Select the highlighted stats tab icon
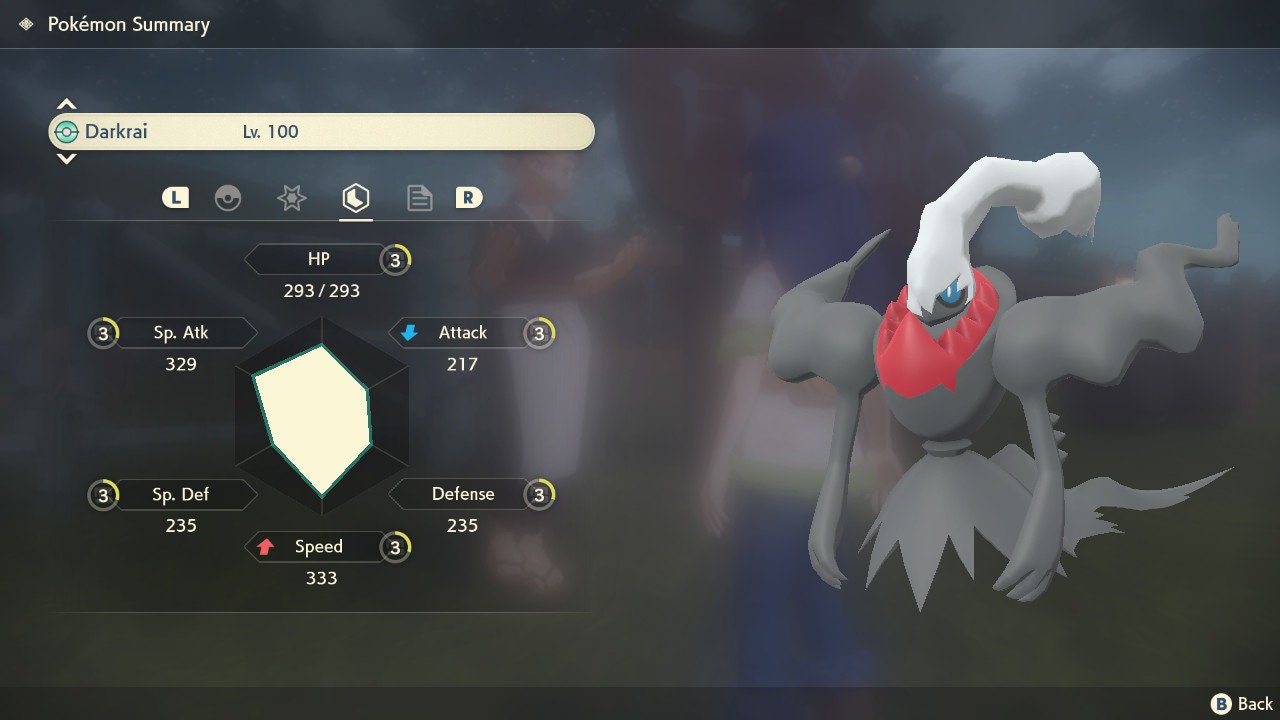This screenshot has width=1280, height=720. 355,198
